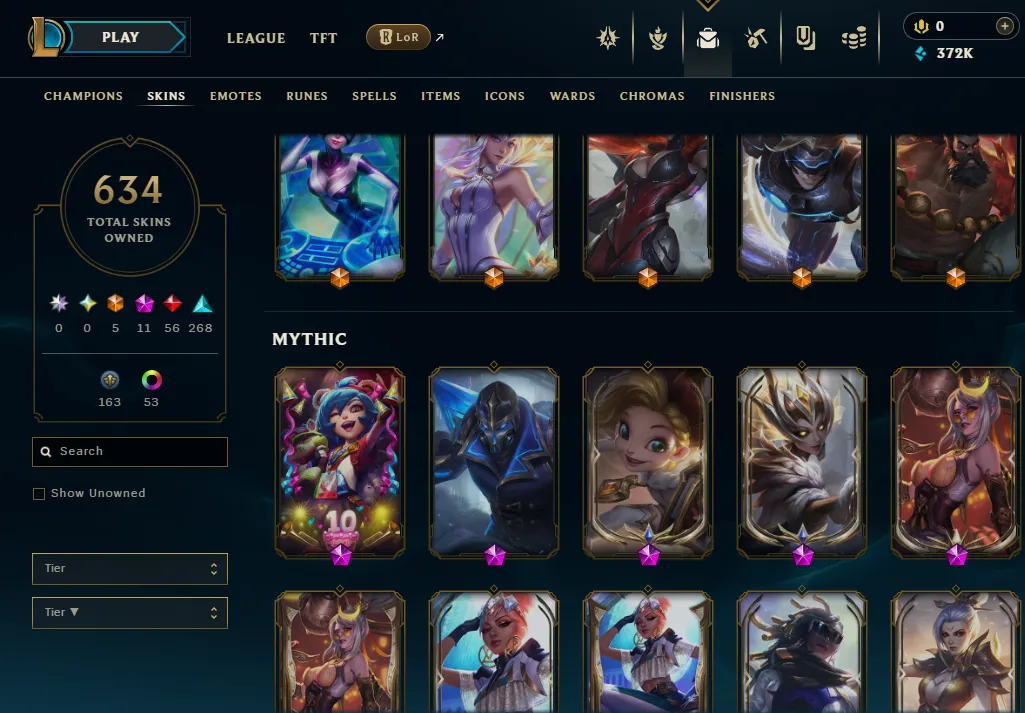
Task: Open the sorting dropdown labeled Tier with arrow
Action: click(x=130, y=613)
